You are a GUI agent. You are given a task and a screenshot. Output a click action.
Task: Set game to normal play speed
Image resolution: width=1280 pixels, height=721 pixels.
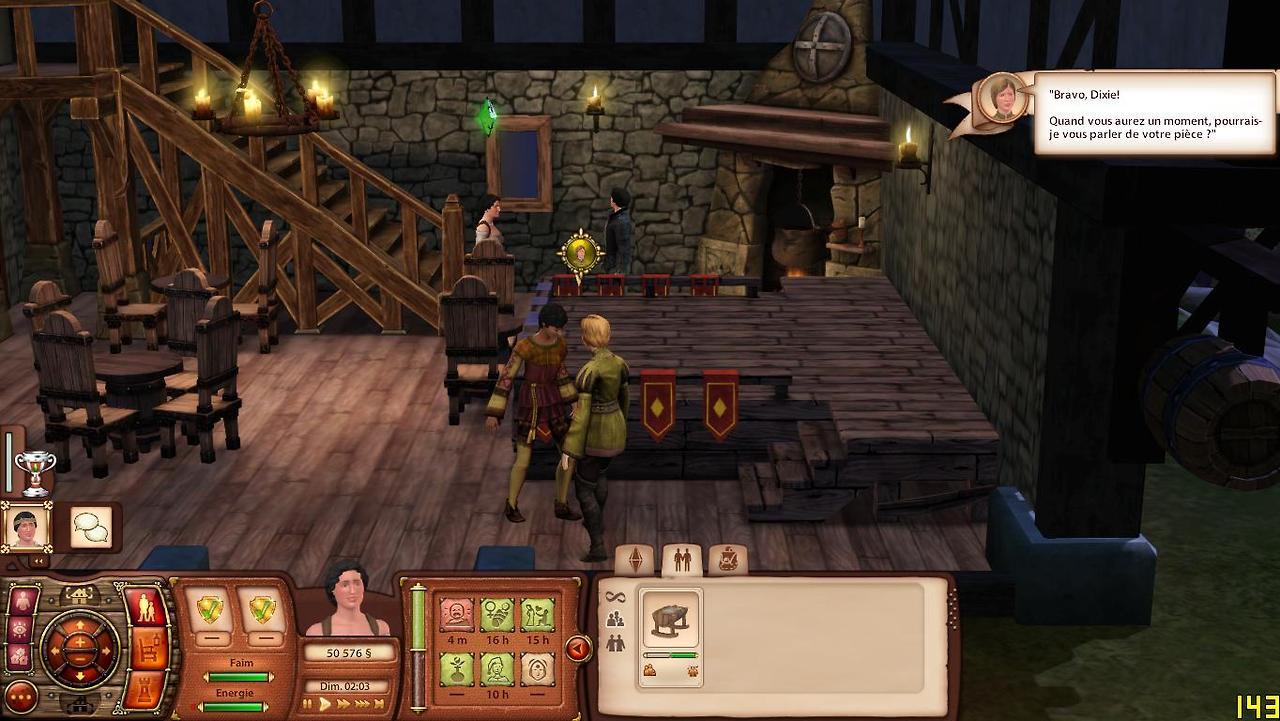[325, 704]
